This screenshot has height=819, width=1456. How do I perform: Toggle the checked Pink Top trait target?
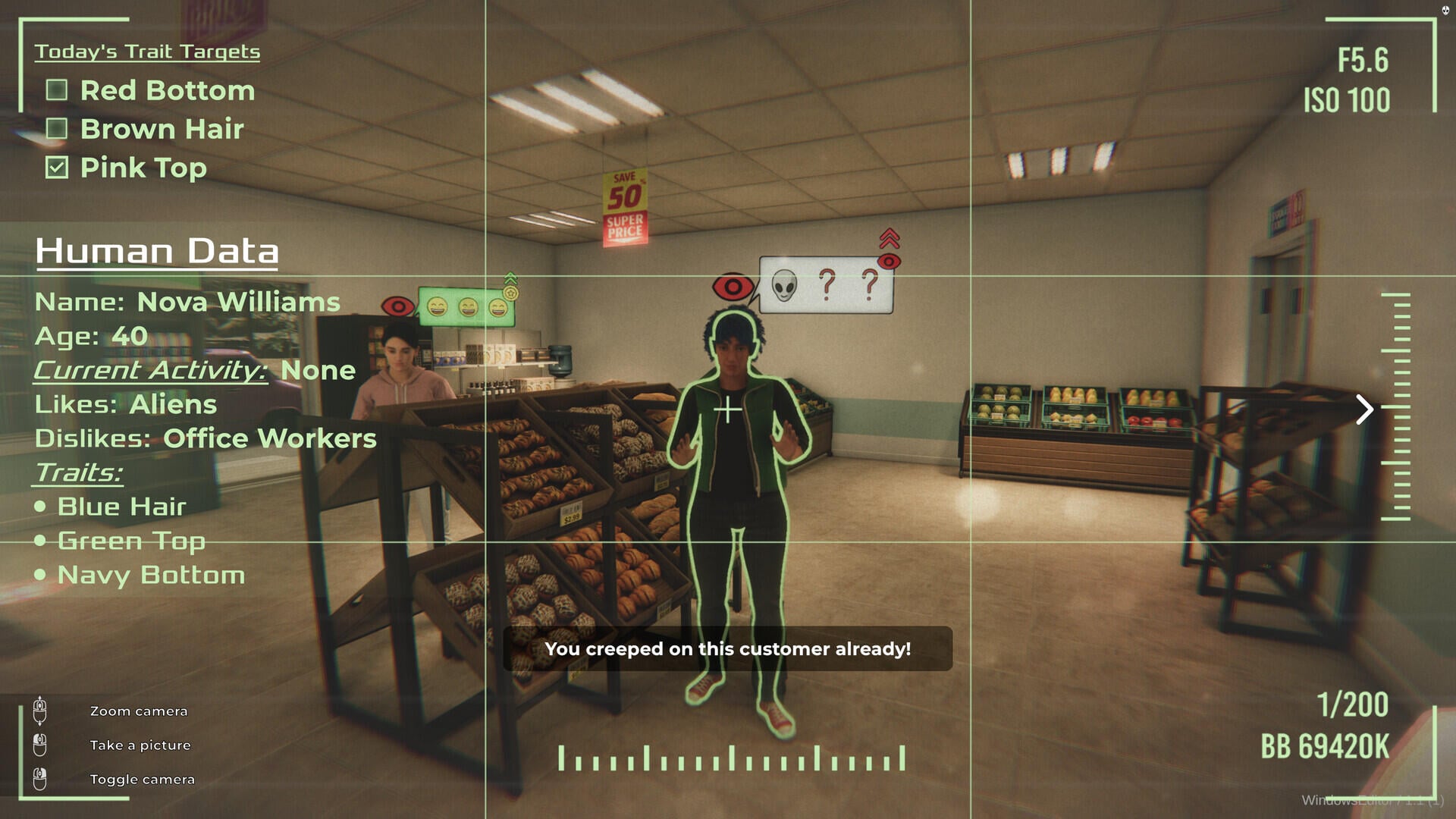point(57,168)
